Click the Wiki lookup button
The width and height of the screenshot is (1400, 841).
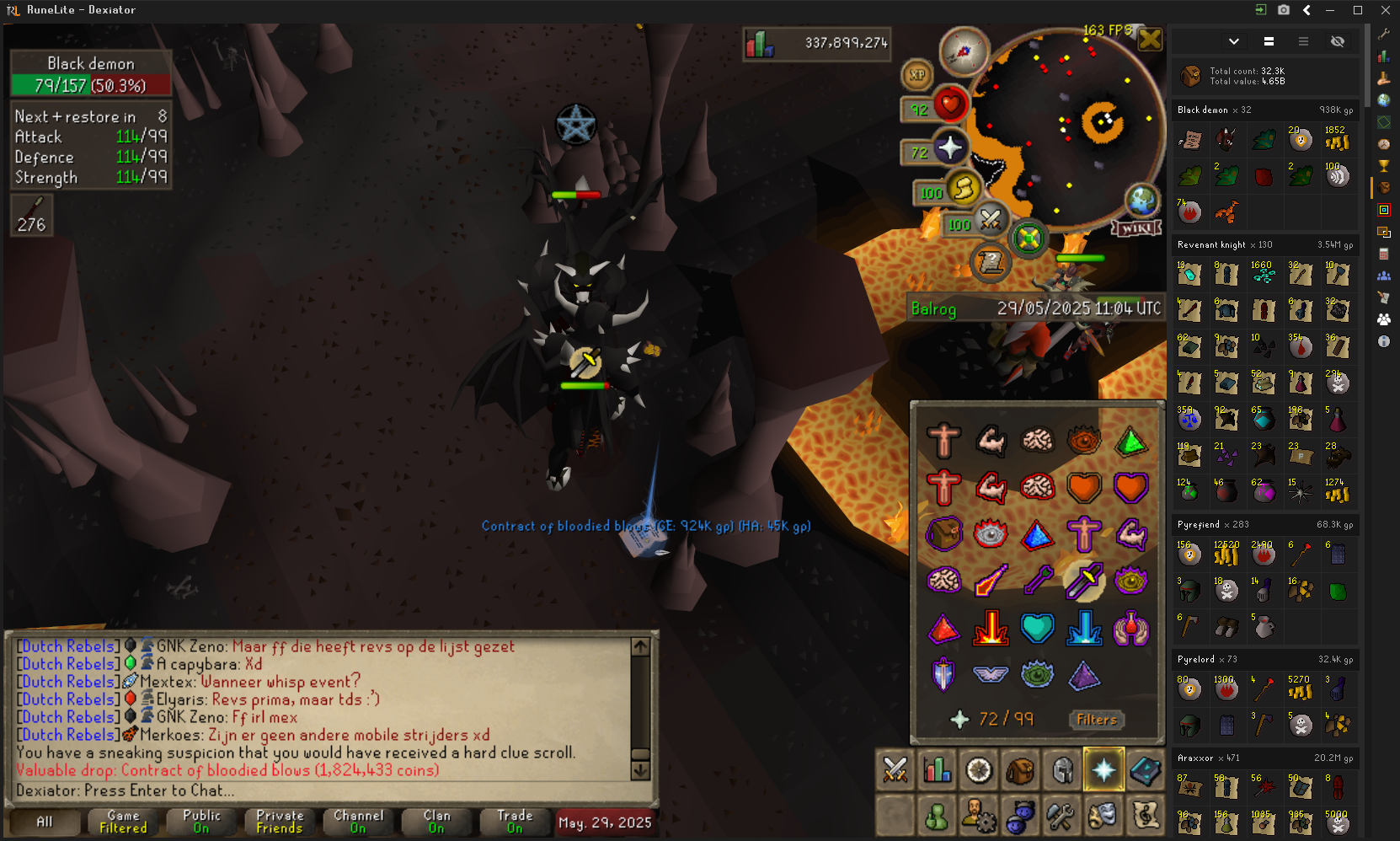[1136, 228]
